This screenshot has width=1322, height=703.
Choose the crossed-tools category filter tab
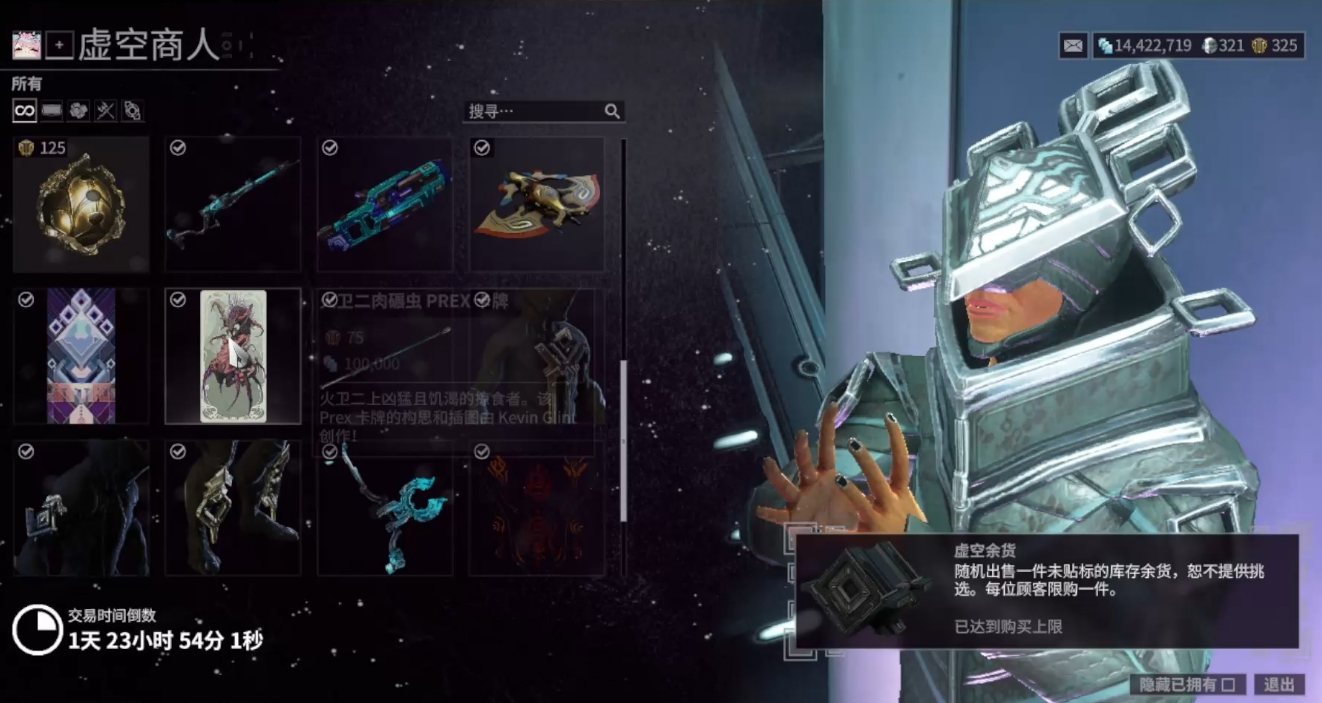click(106, 111)
